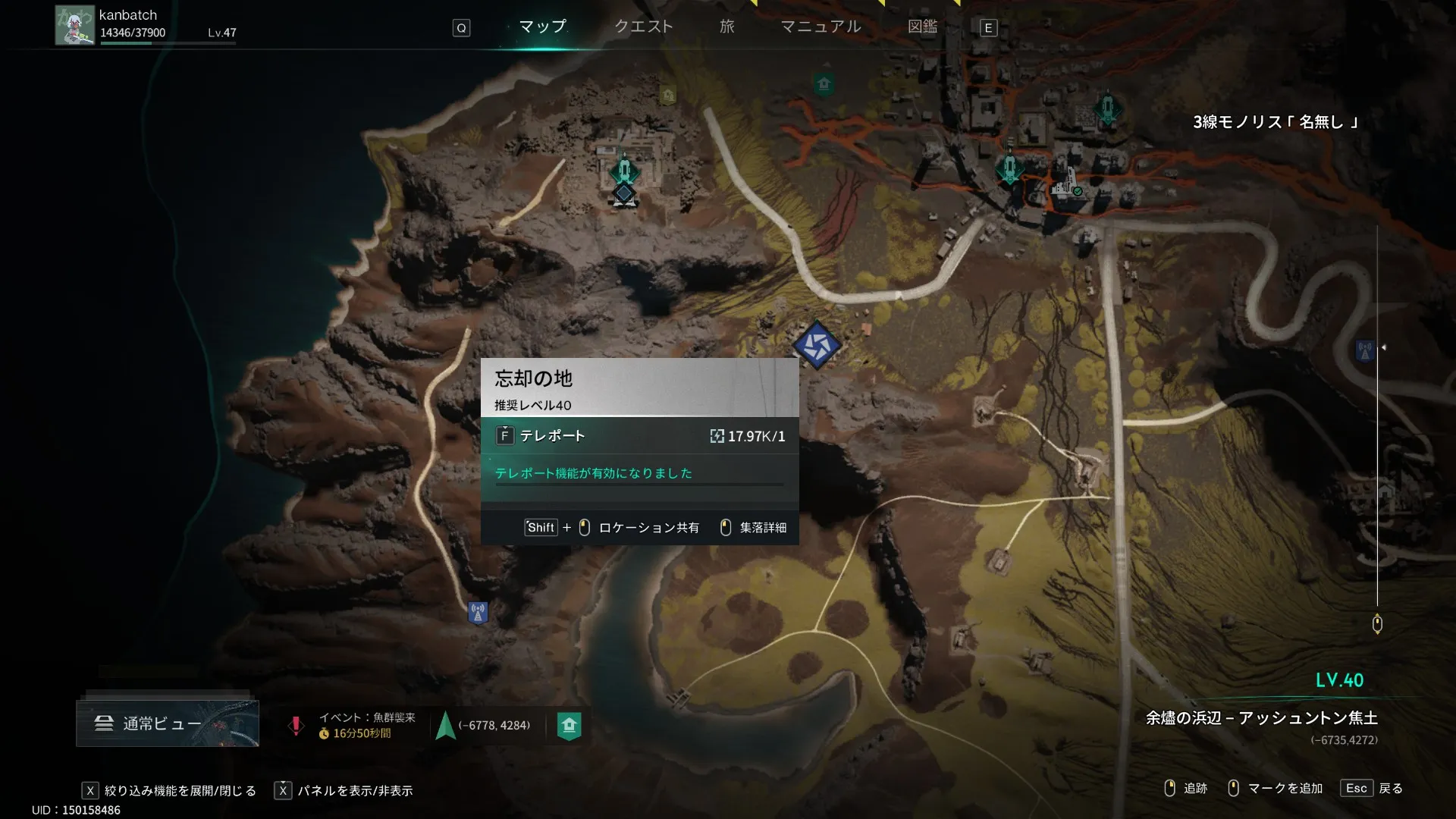Viewport: 1456px width, 819px height.
Task: Select the blue diamond teleport marker
Action: point(817,345)
